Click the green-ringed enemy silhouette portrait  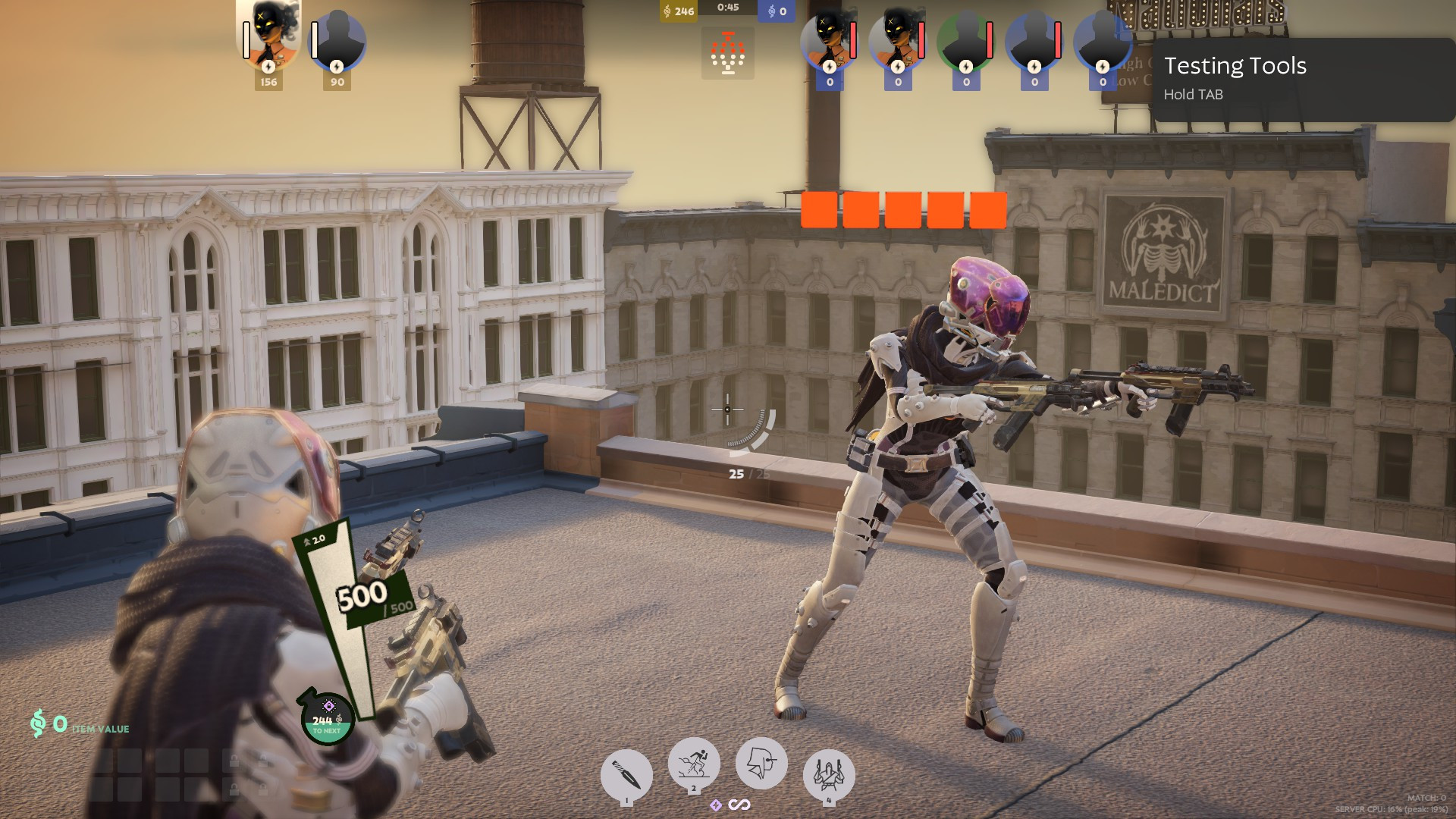click(x=965, y=43)
